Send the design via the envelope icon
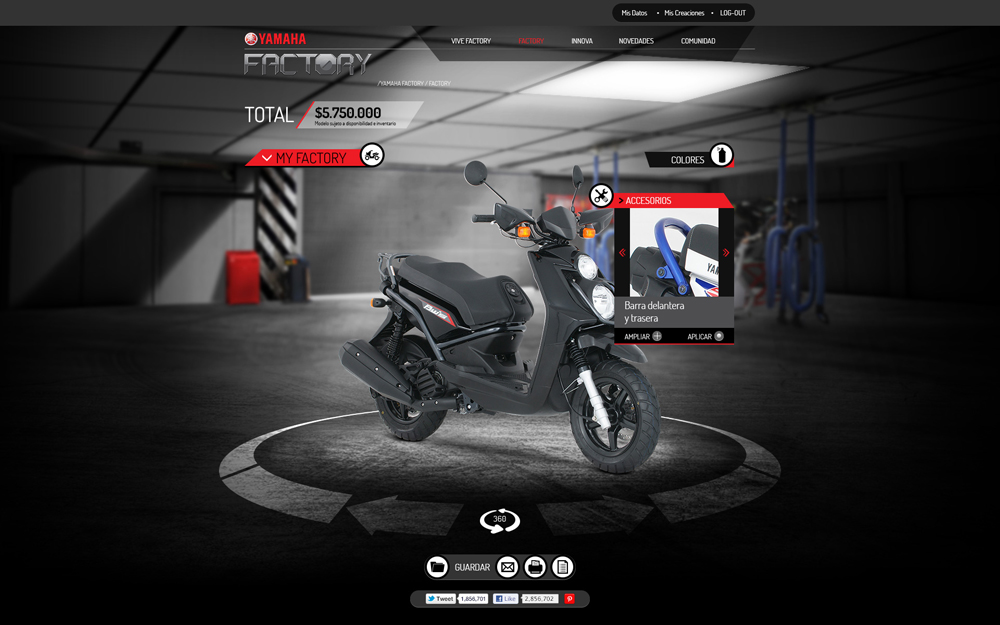Viewport: 1000px width, 625px height. click(x=508, y=567)
